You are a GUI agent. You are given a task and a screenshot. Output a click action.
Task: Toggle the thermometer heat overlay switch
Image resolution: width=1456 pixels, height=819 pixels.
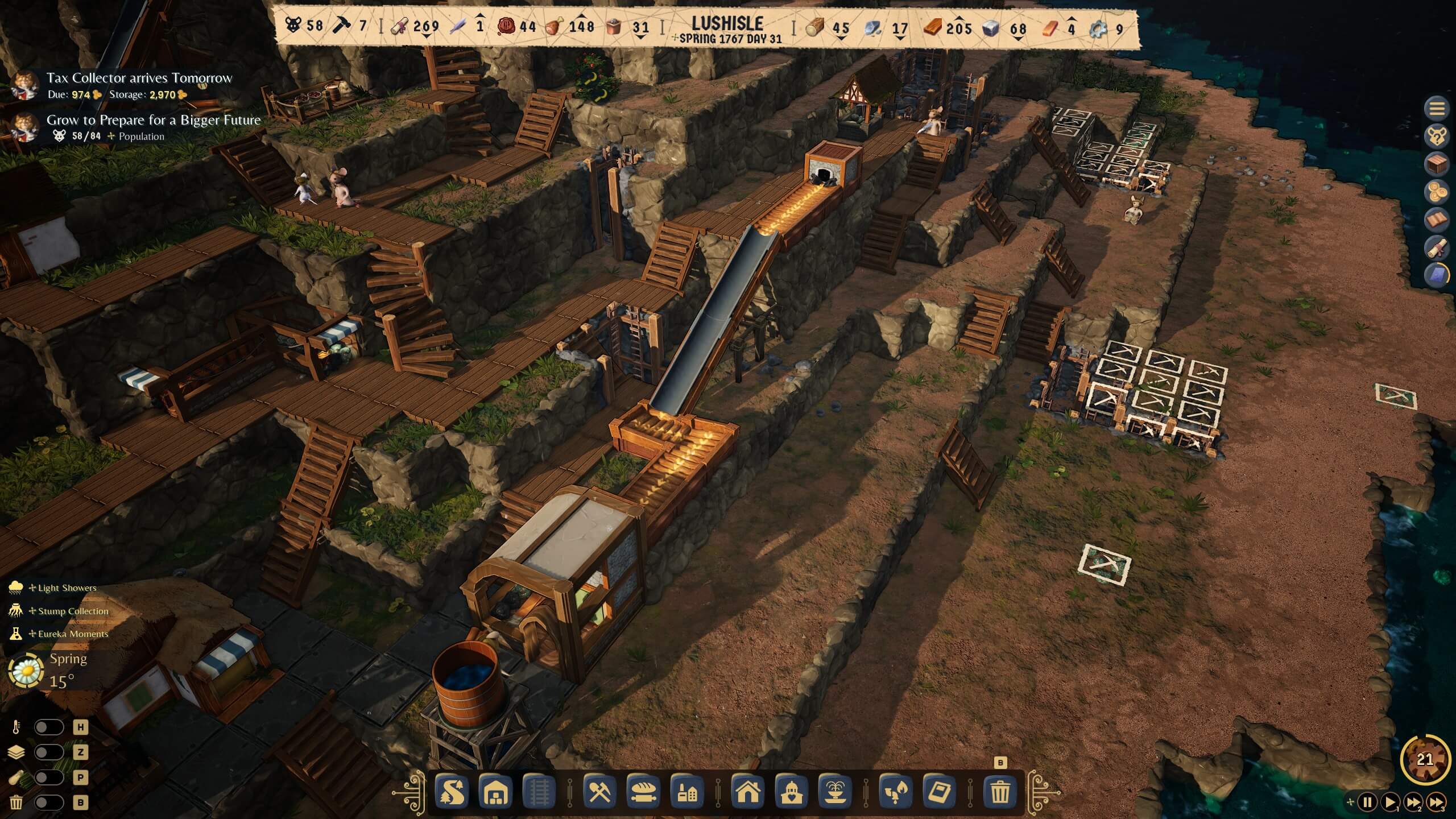(x=49, y=727)
